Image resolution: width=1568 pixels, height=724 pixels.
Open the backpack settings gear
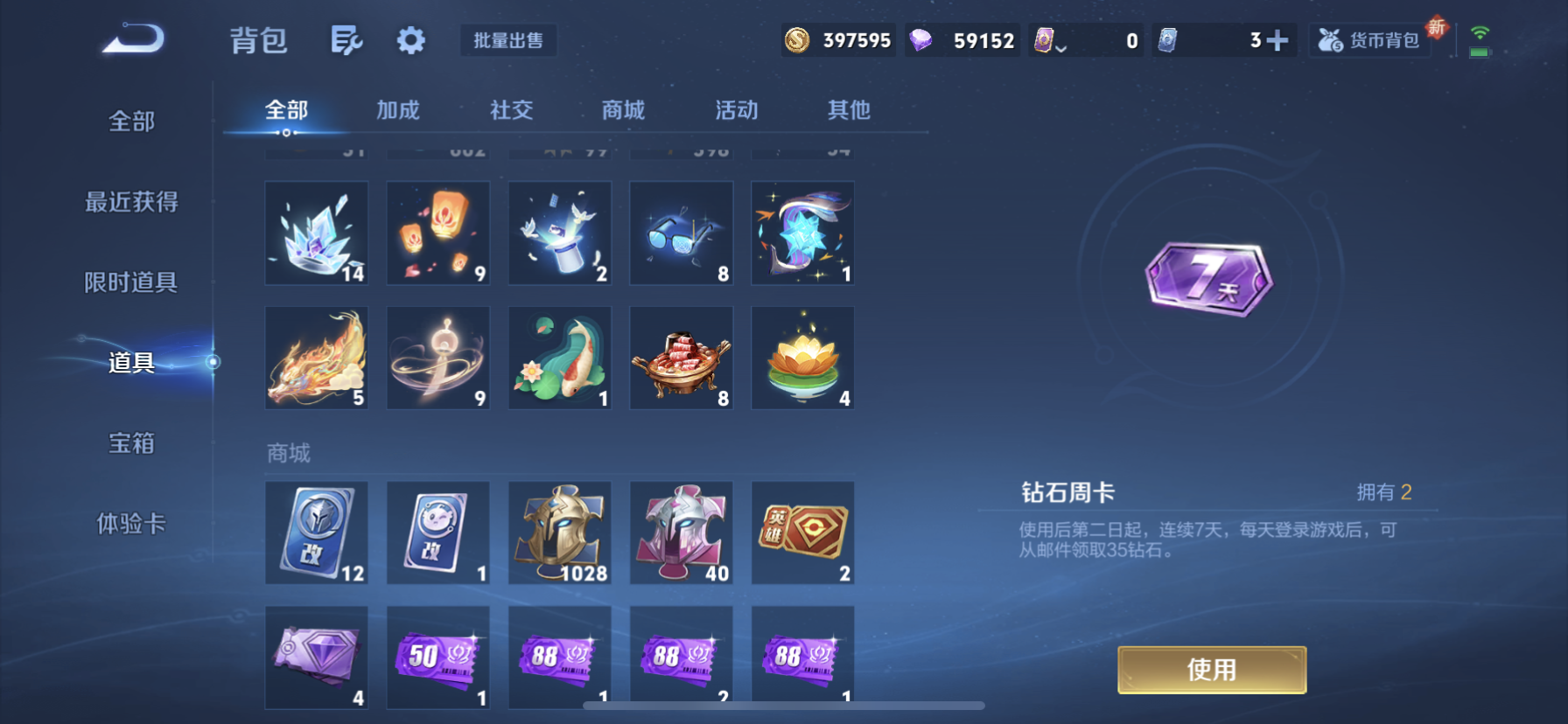pos(410,40)
